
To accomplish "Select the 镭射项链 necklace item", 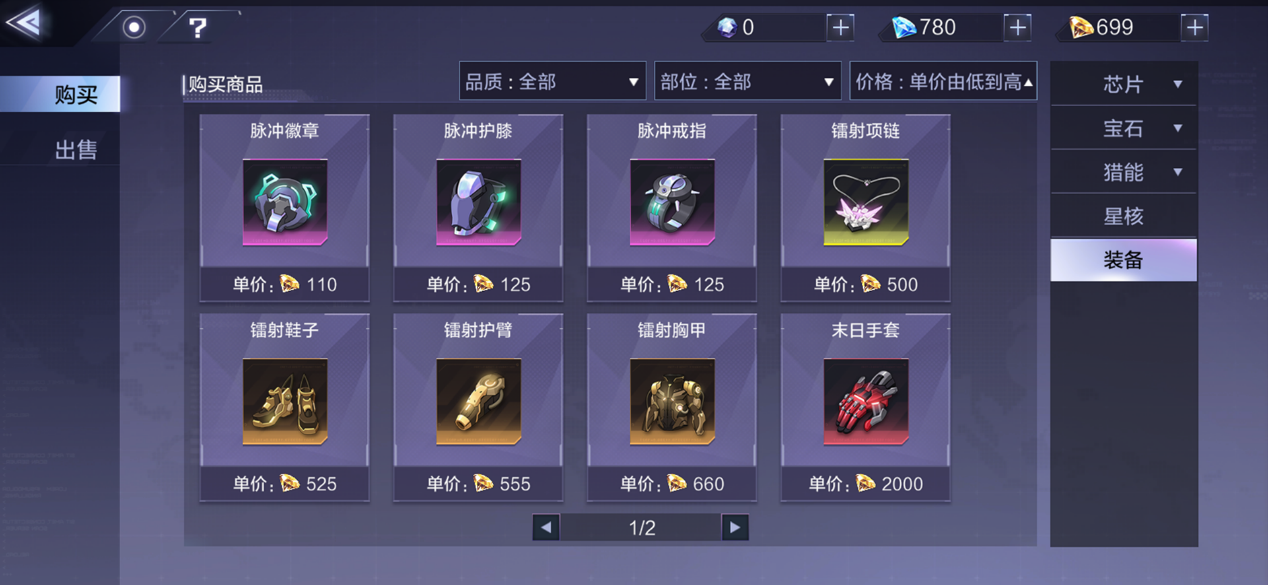I will point(865,207).
